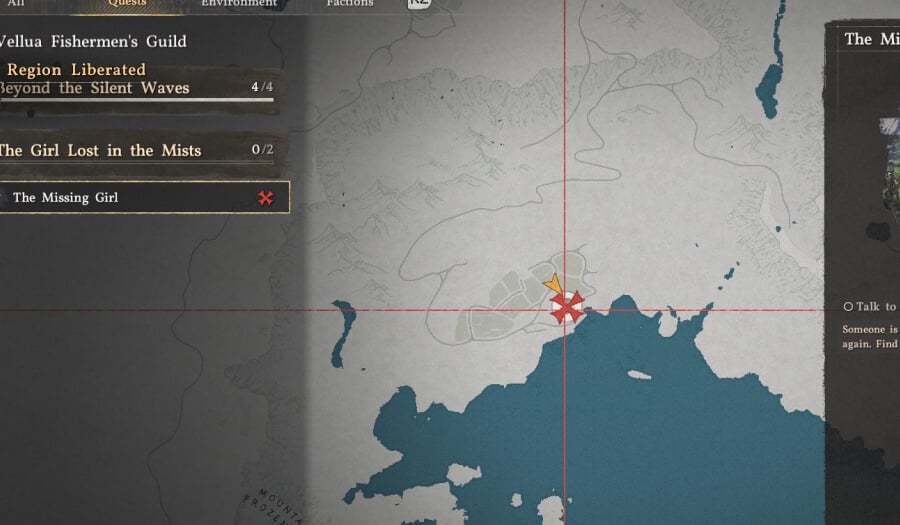The width and height of the screenshot is (900, 525).
Task: Show the Factions tab
Action: tap(349, 4)
